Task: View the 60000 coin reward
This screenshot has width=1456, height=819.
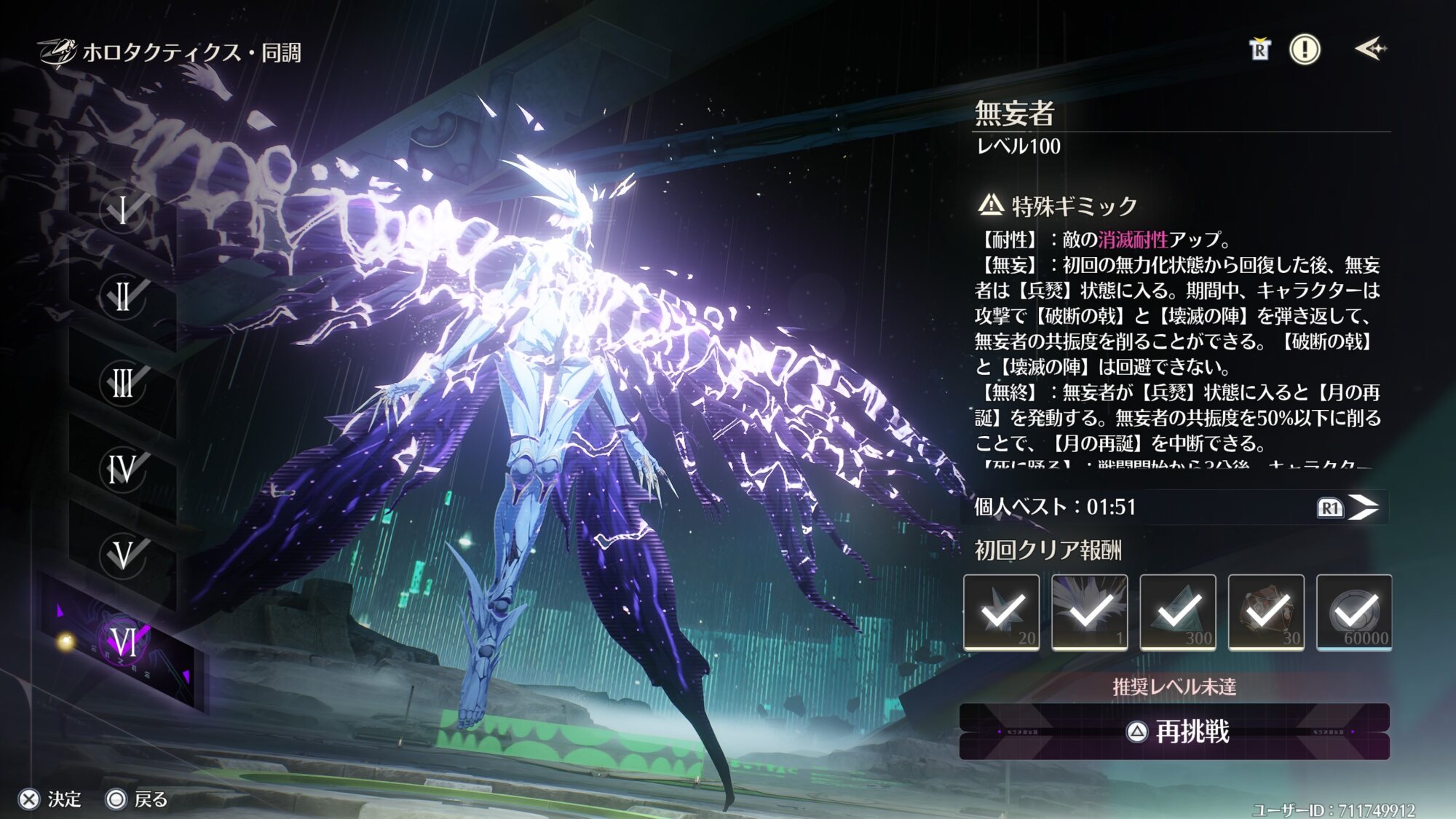Action: coord(1354,612)
